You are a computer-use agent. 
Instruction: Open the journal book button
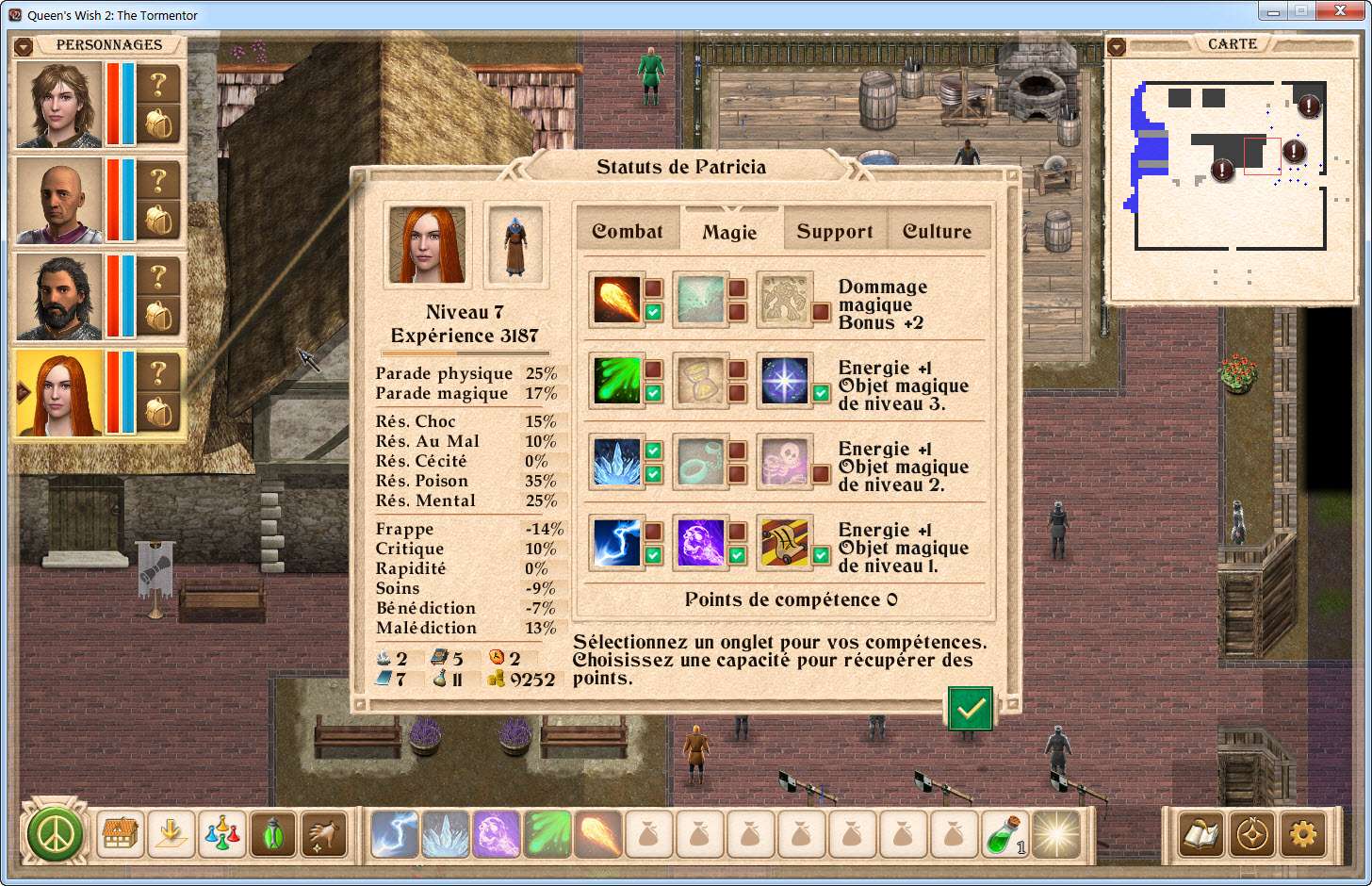[1201, 834]
